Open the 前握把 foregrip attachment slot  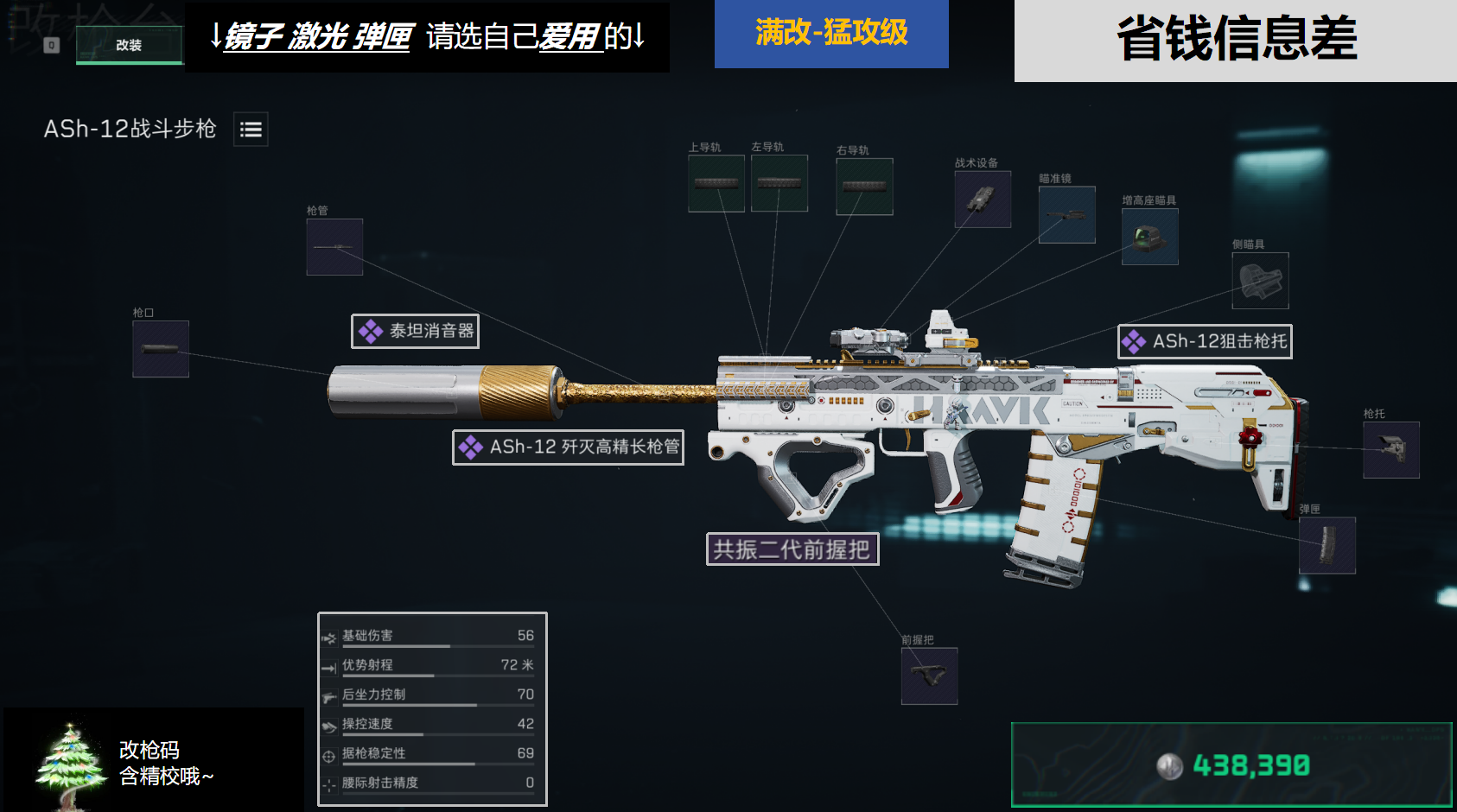tap(930, 675)
